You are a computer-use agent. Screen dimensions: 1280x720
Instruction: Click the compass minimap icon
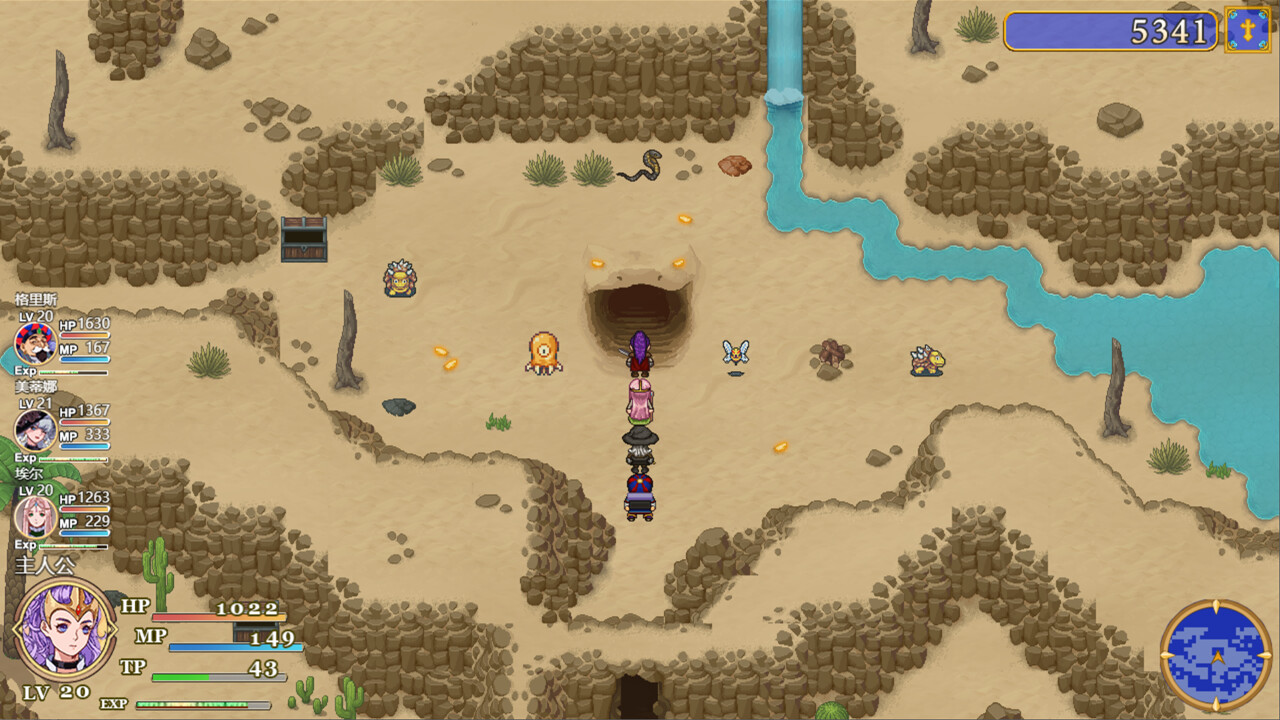pos(1213,655)
